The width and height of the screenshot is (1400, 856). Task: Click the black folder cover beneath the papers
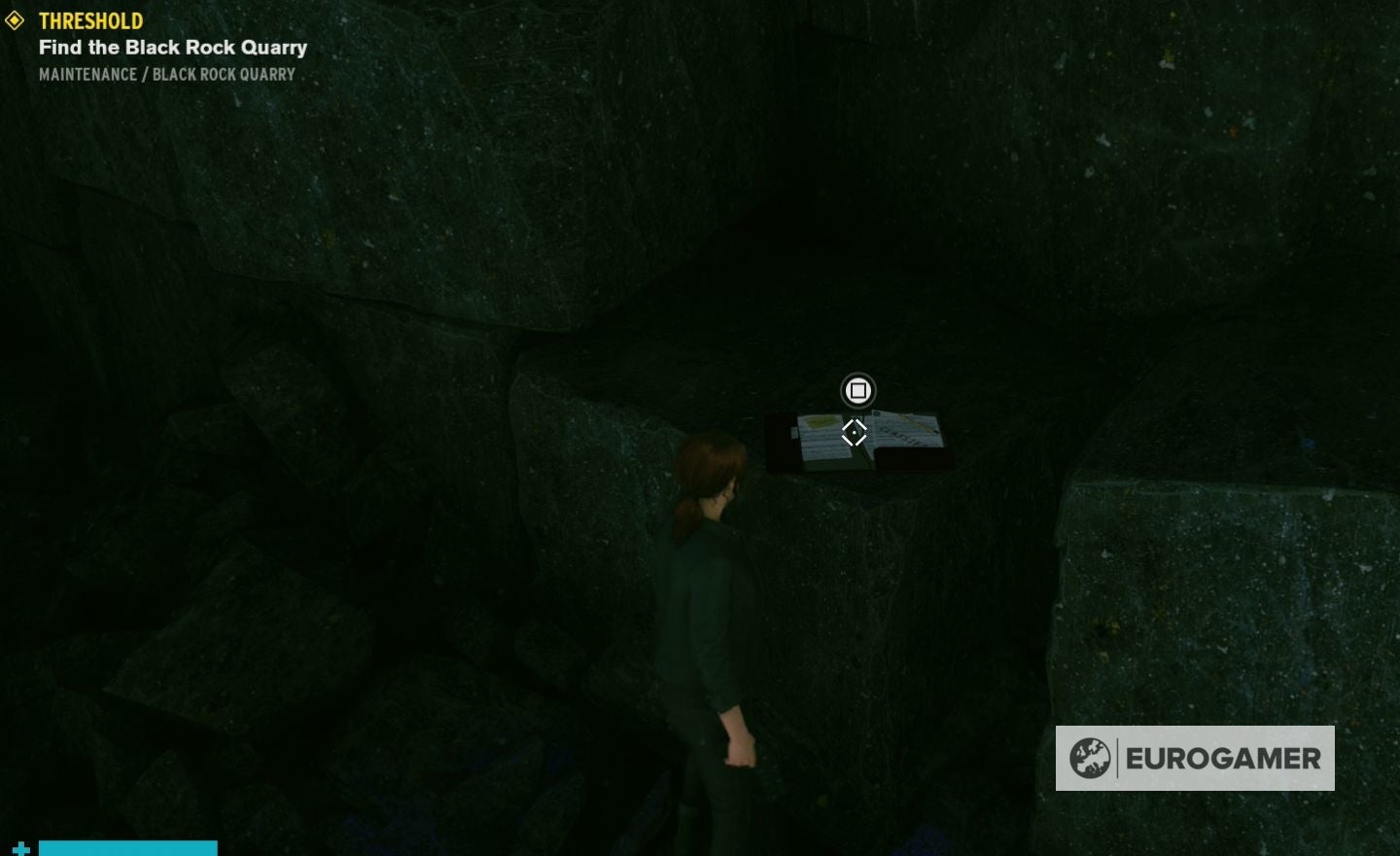914,462
